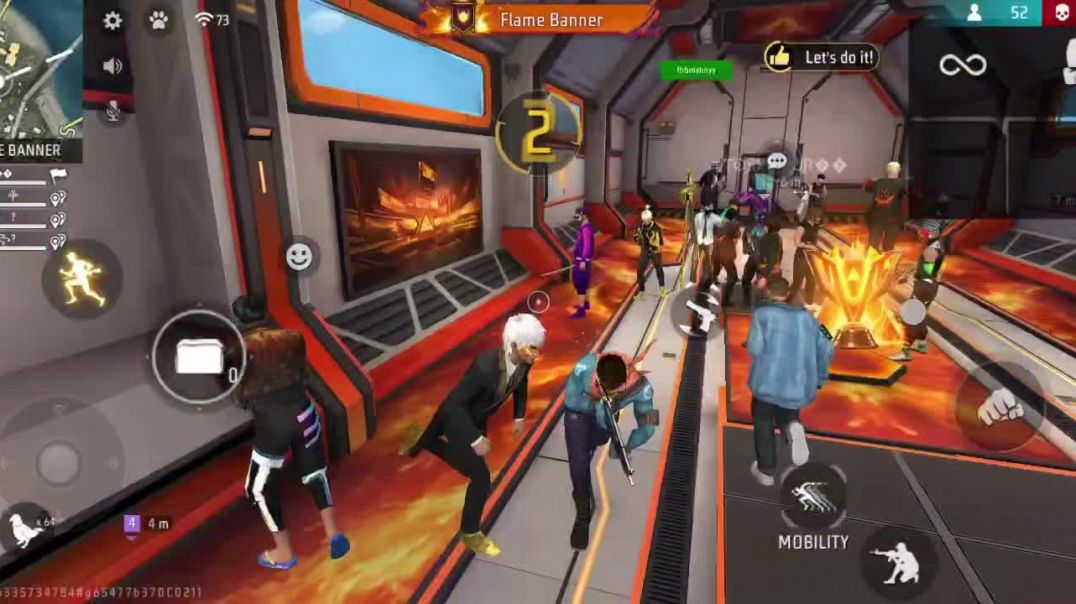Toggle the speaker sound icon
The height and width of the screenshot is (604, 1076).
(x=113, y=66)
